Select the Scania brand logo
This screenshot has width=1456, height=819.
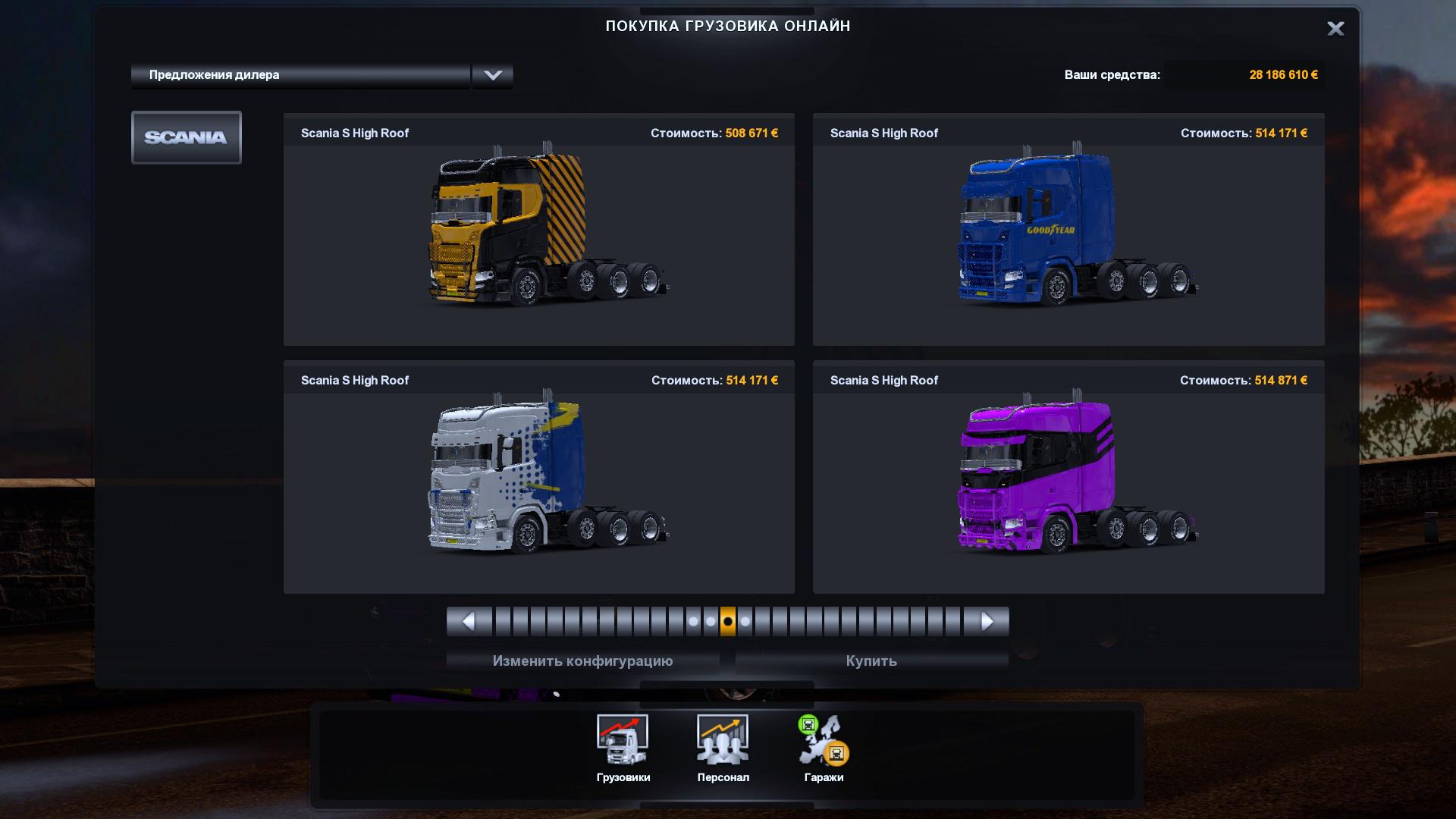(x=187, y=137)
